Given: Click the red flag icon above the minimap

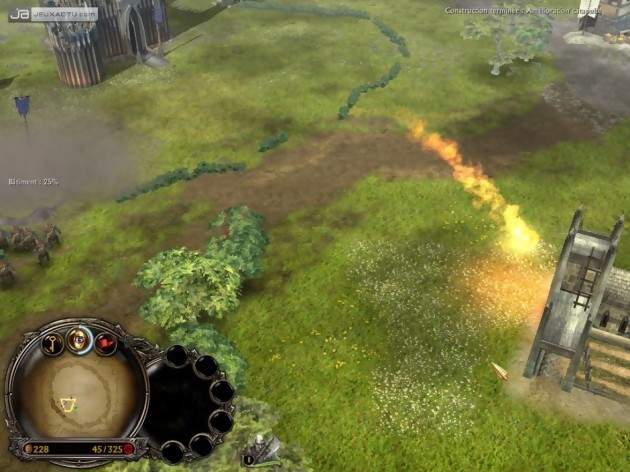Looking at the screenshot, I should 105,344.
